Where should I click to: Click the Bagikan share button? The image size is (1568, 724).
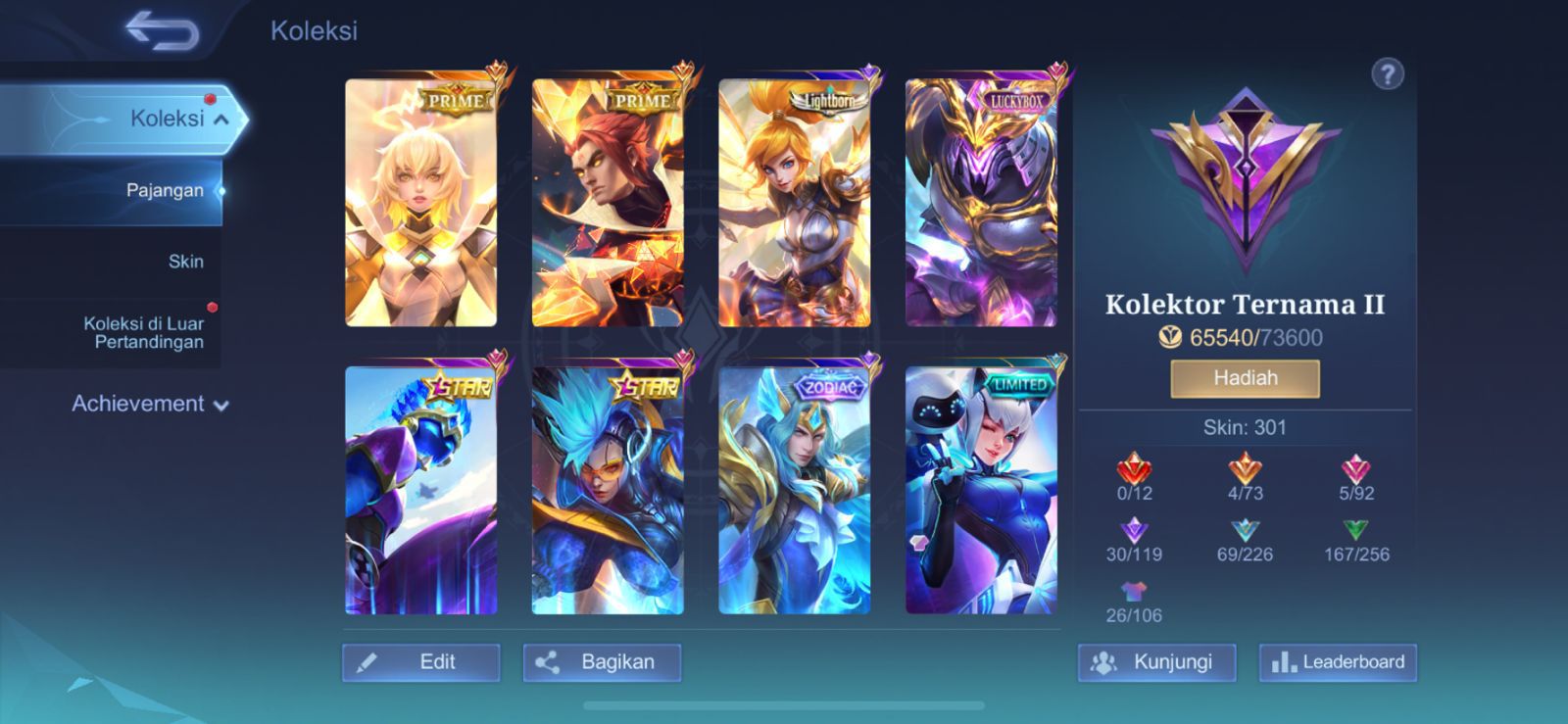602,662
